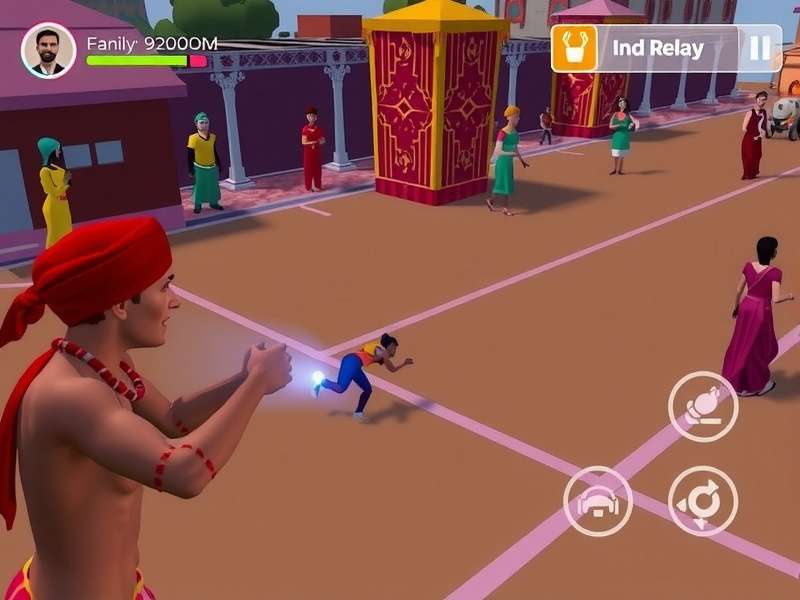Select the Ind Relay banner label
The image size is (800, 600).
(657, 48)
